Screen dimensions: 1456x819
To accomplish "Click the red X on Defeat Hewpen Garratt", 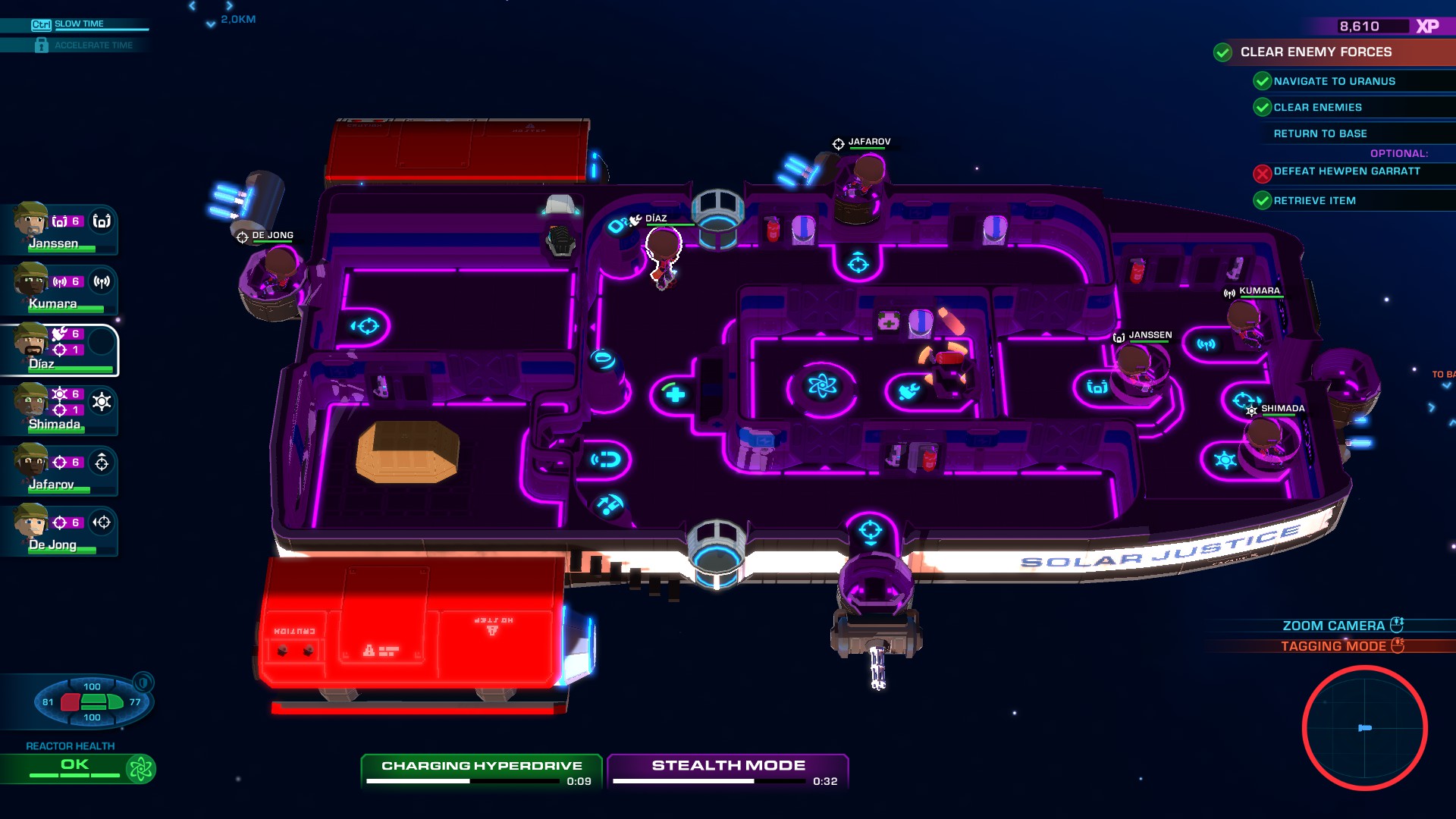I will 1261,174.
